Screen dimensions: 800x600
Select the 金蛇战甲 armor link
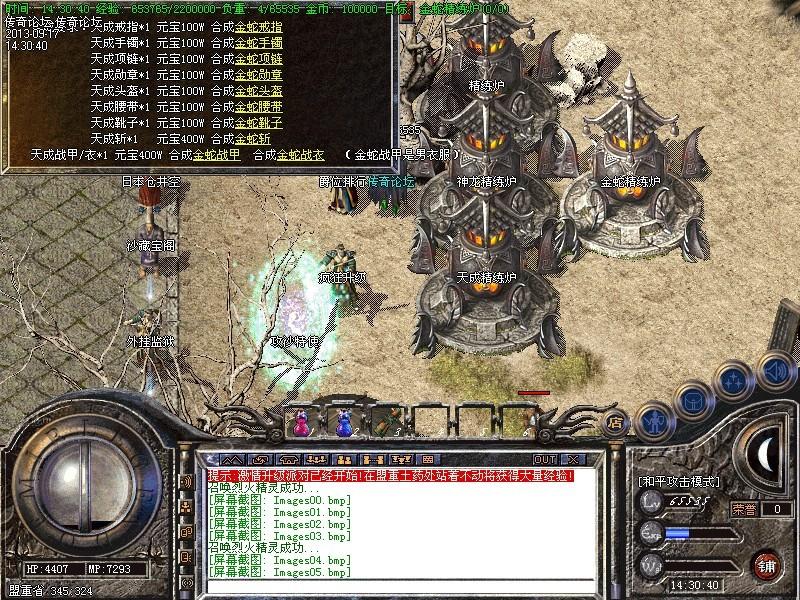216,155
